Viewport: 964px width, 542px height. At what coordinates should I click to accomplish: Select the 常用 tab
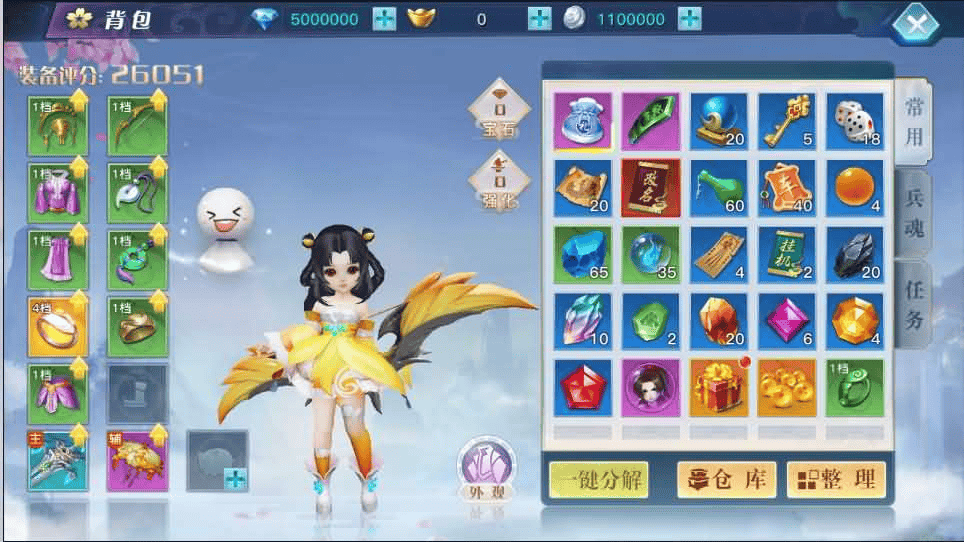[913, 122]
